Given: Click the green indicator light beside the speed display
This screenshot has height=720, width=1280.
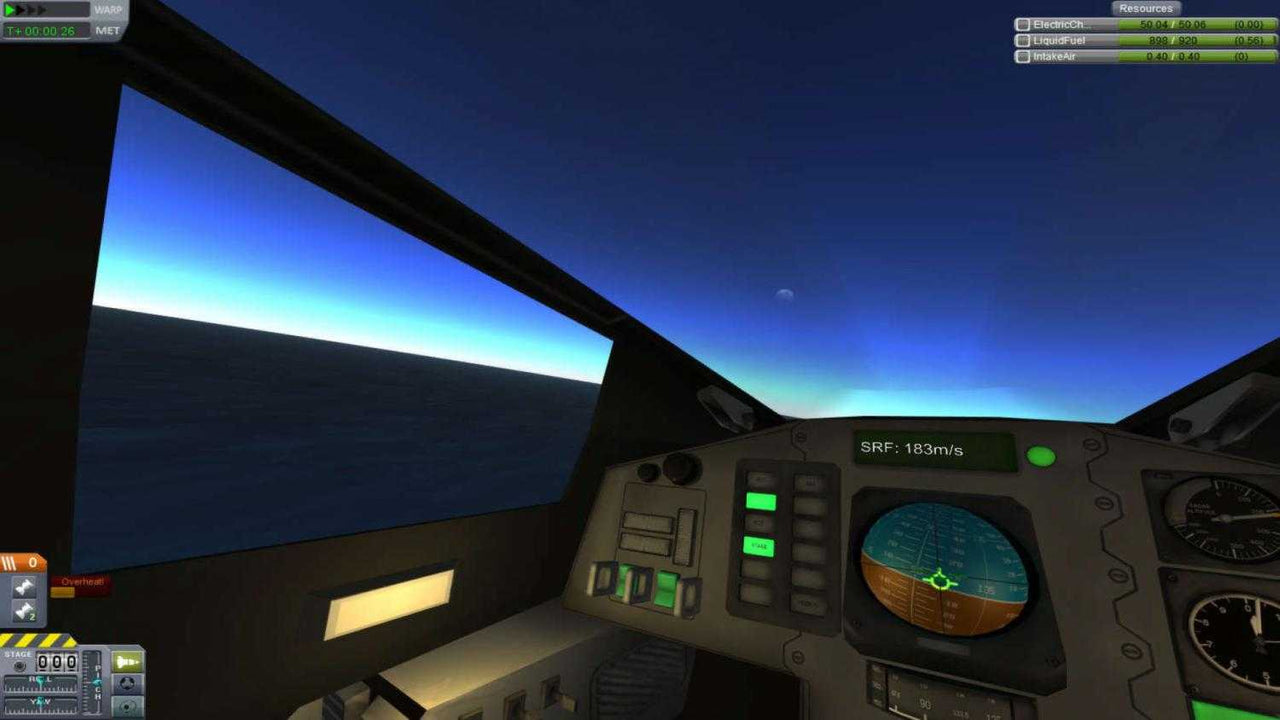Looking at the screenshot, I should pyautogui.click(x=1042, y=456).
